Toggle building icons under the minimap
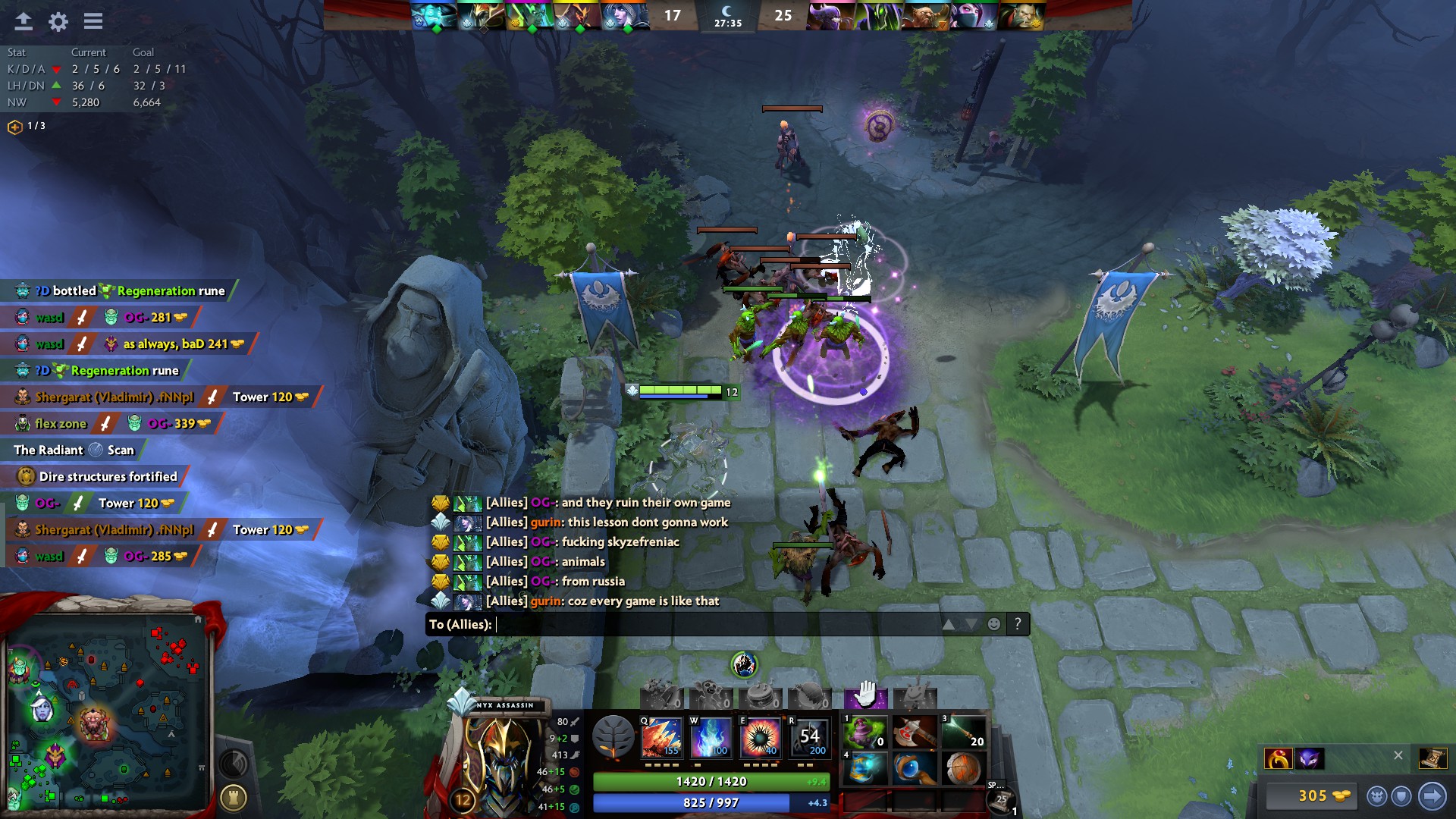Image resolution: width=1456 pixels, height=819 pixels. click(x=235, y=796)
